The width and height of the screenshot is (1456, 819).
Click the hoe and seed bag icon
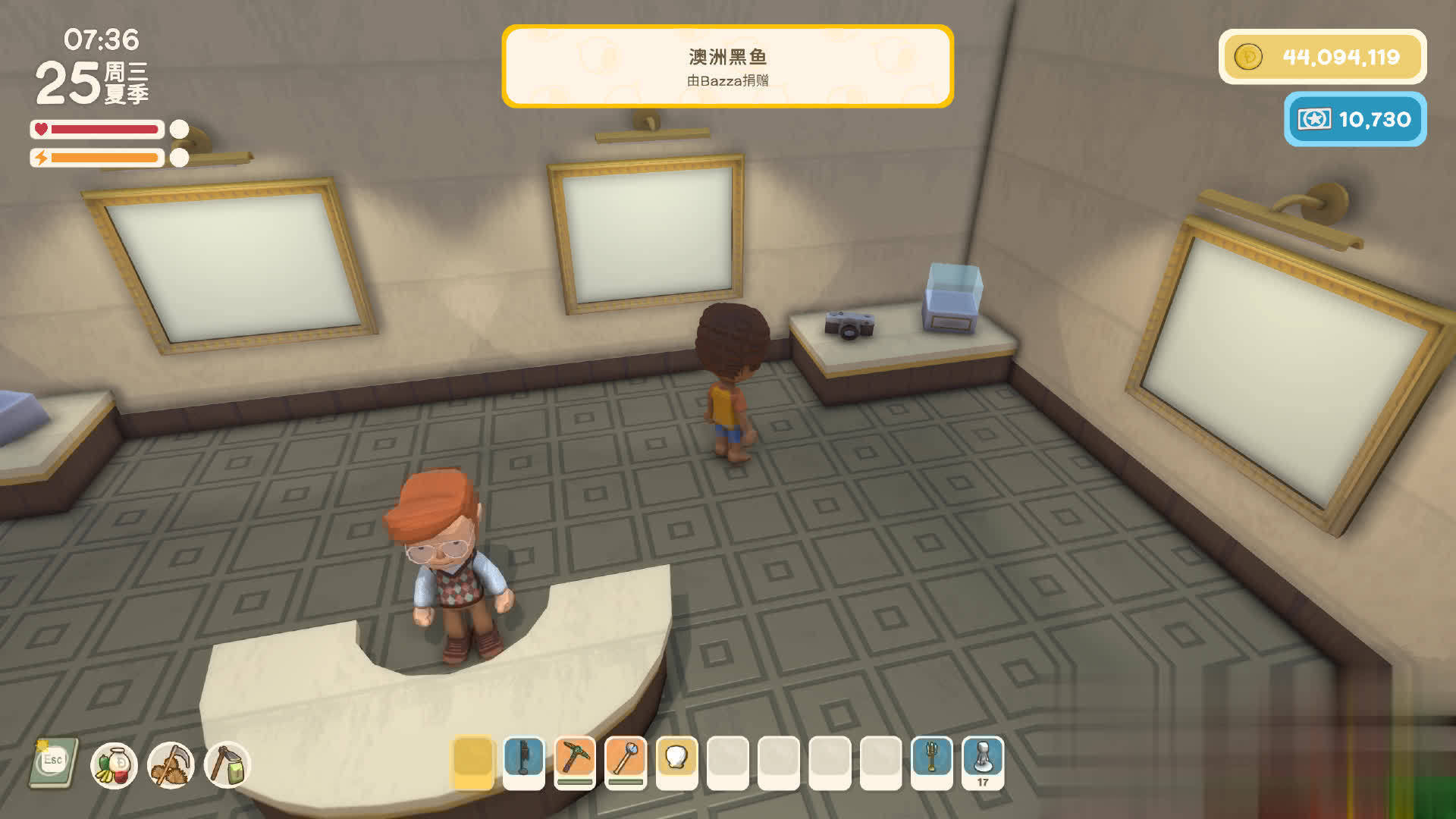point(227,765)
